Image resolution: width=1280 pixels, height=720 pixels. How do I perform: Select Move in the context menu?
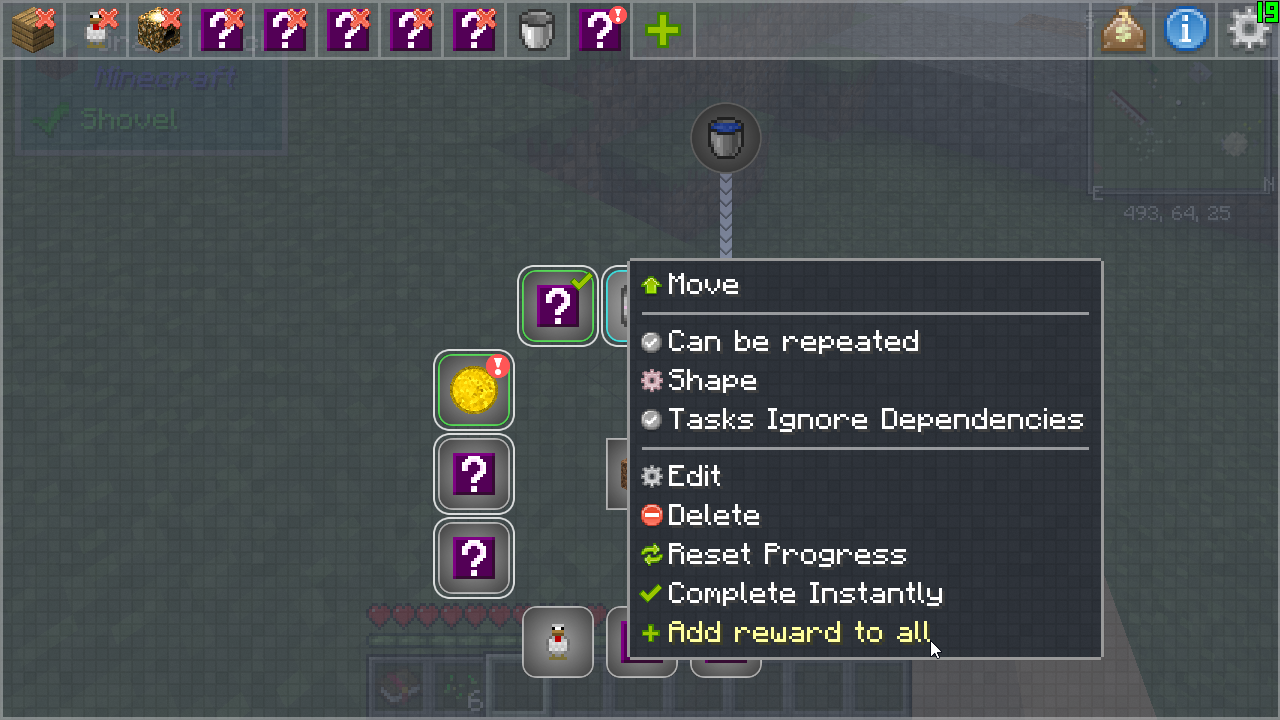pyautogui.click(x=703, y=285)
